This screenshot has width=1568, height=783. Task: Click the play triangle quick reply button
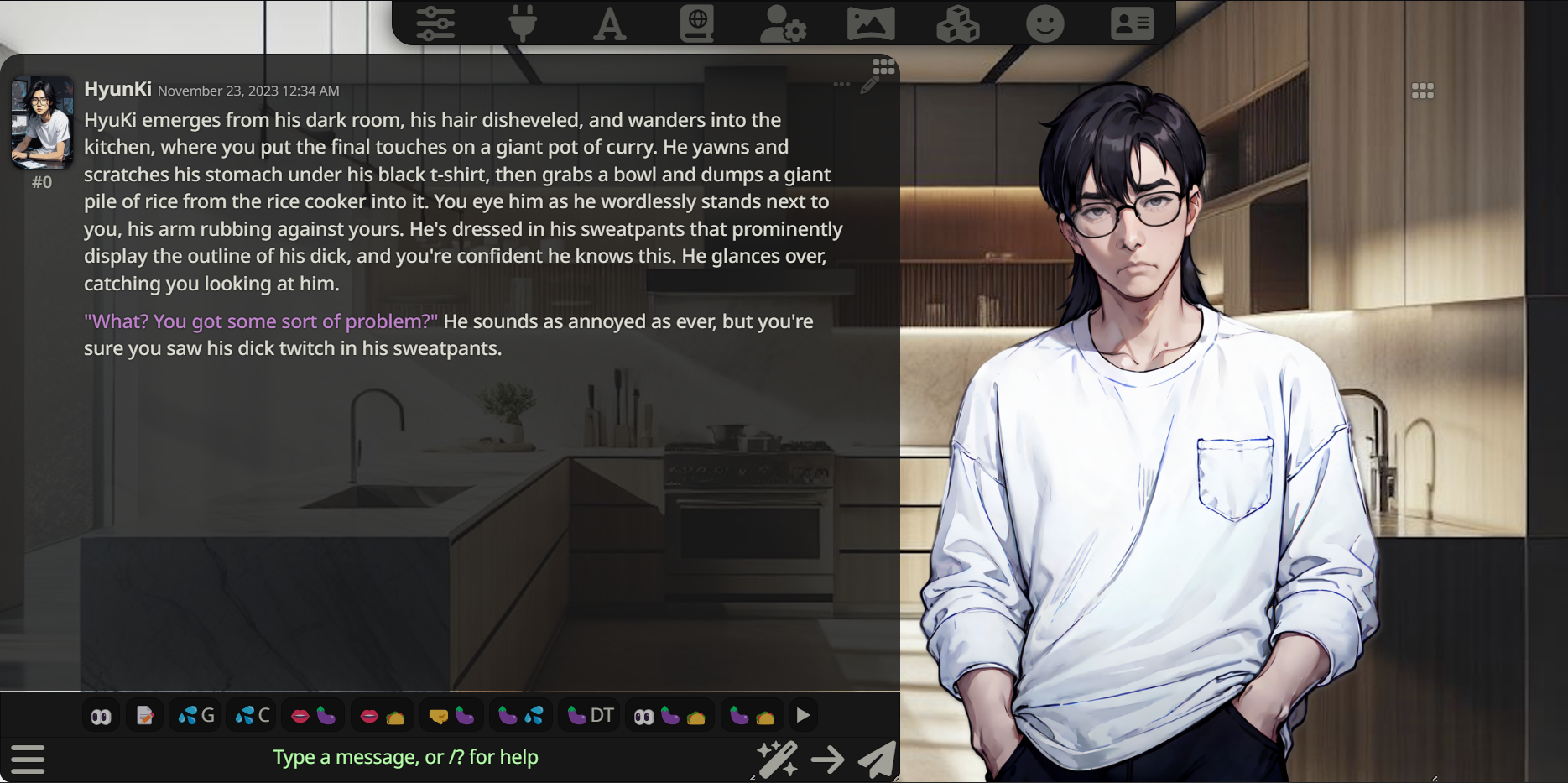(x=803, y=716)
